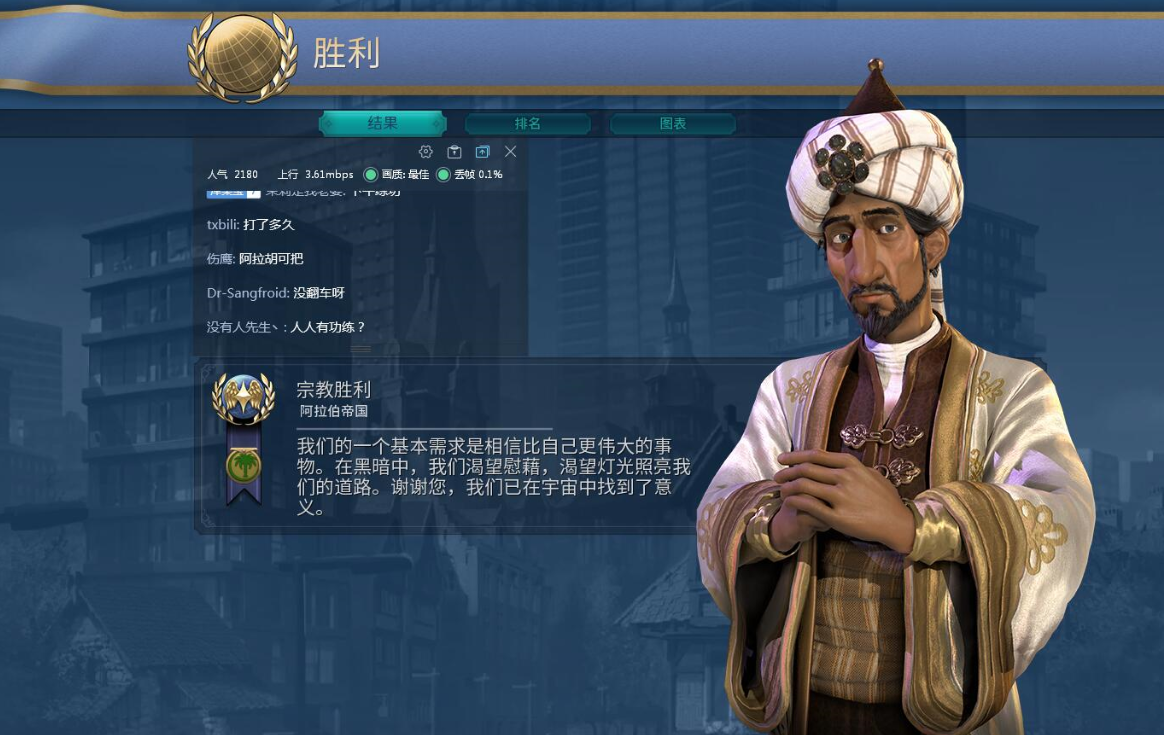Open the stream overlay gear settings
This screenshot has height=735, width=1164.
(x=426, y=152)
